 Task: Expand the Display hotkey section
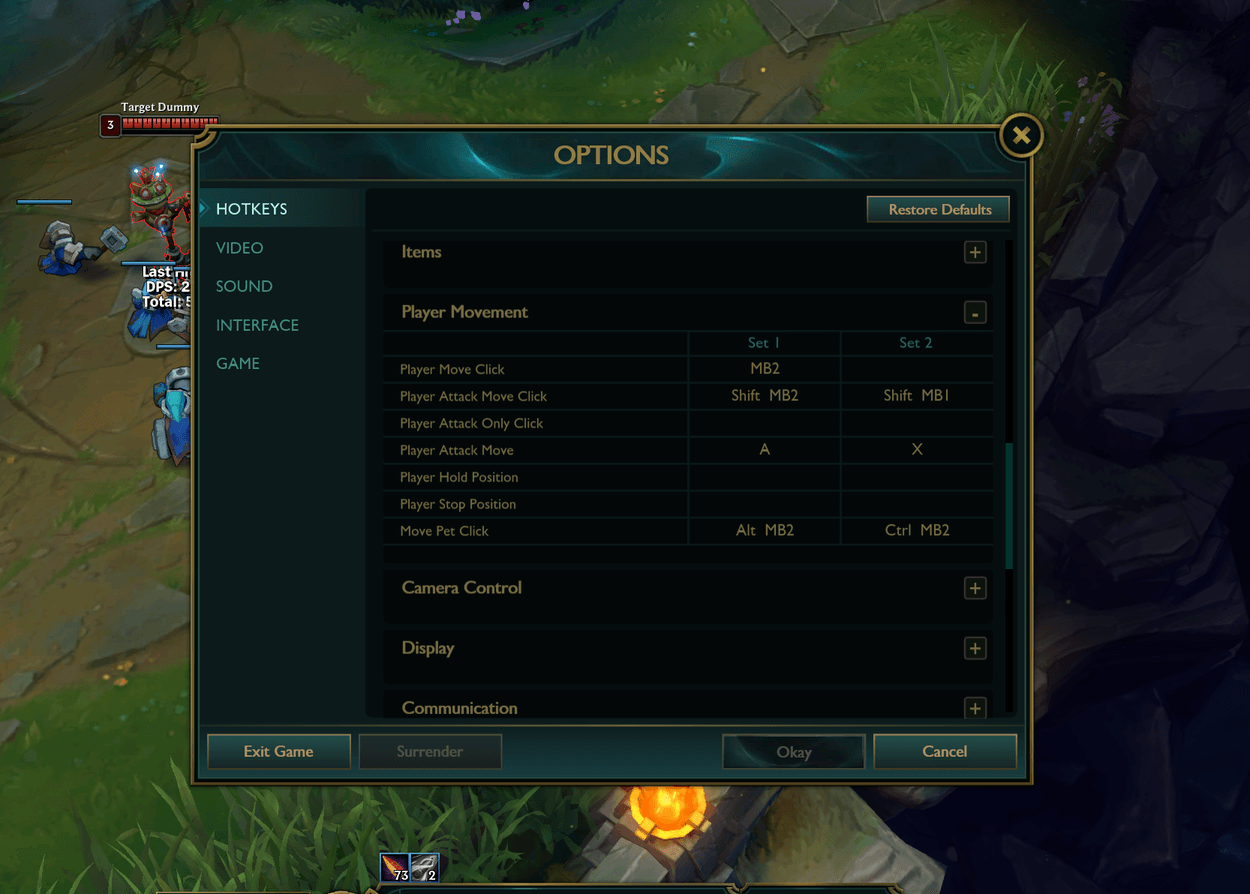tap(975, 648)
